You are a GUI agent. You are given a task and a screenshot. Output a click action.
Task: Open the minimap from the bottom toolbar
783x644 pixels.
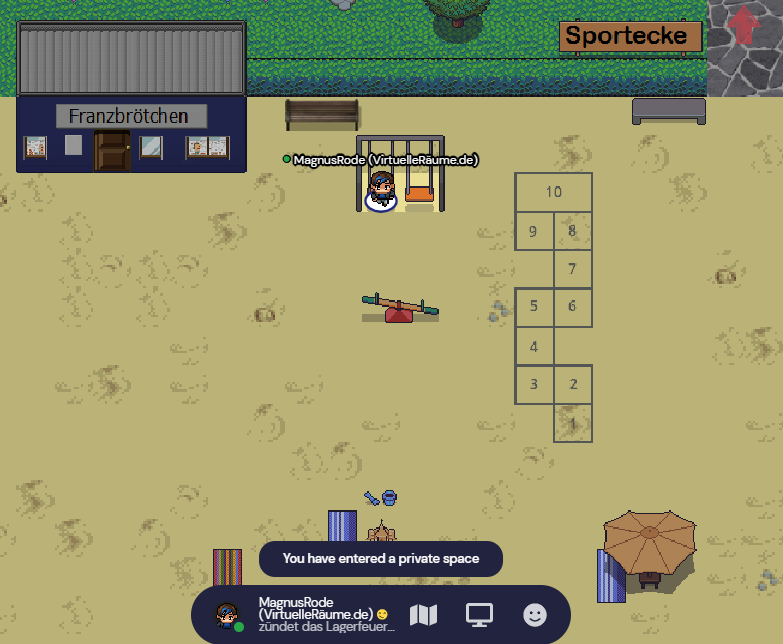pyautogui.click(x=424, y=615)
